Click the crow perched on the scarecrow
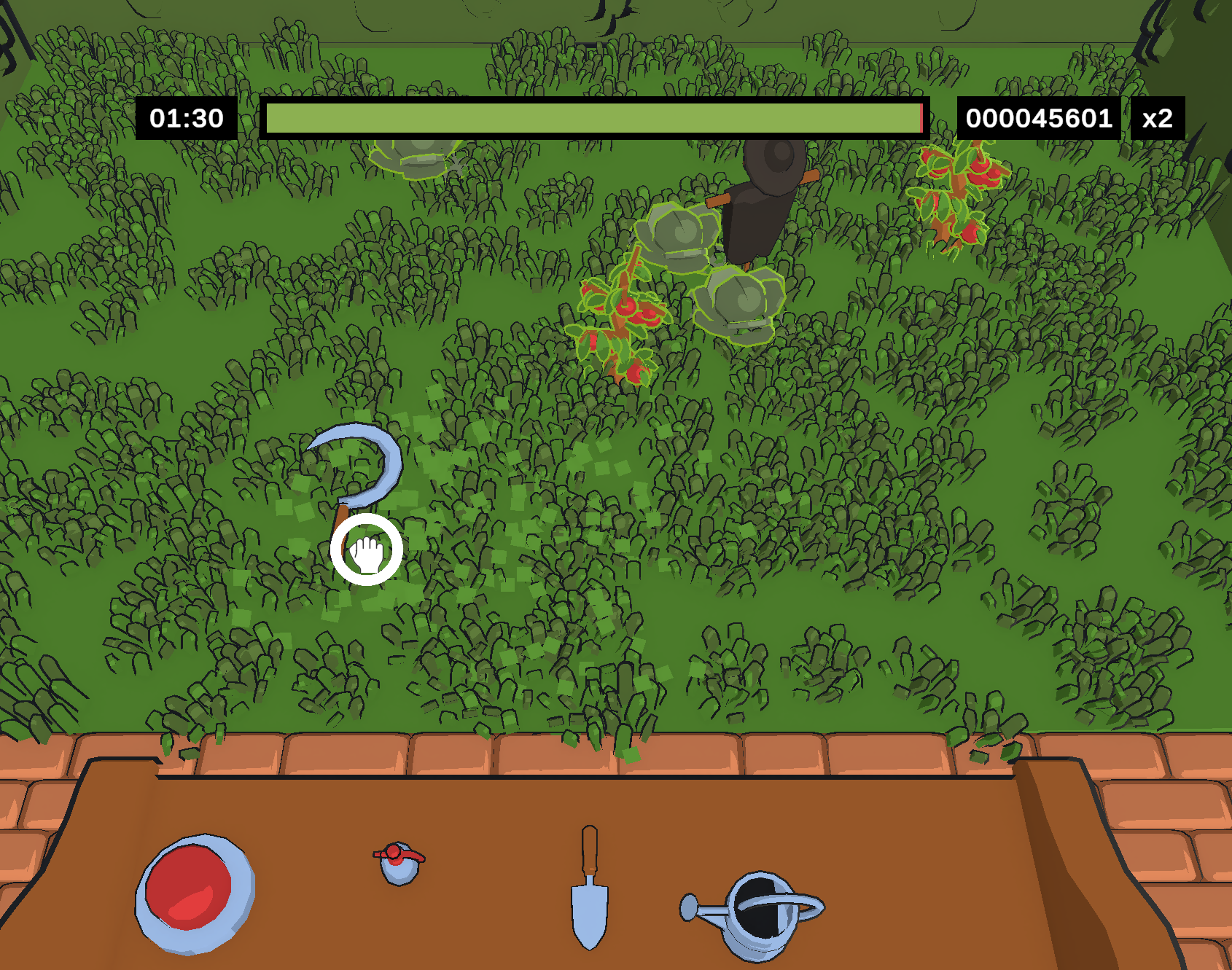Image resolution: width=1232 pixels, height=970 pixels. point(765,189)
